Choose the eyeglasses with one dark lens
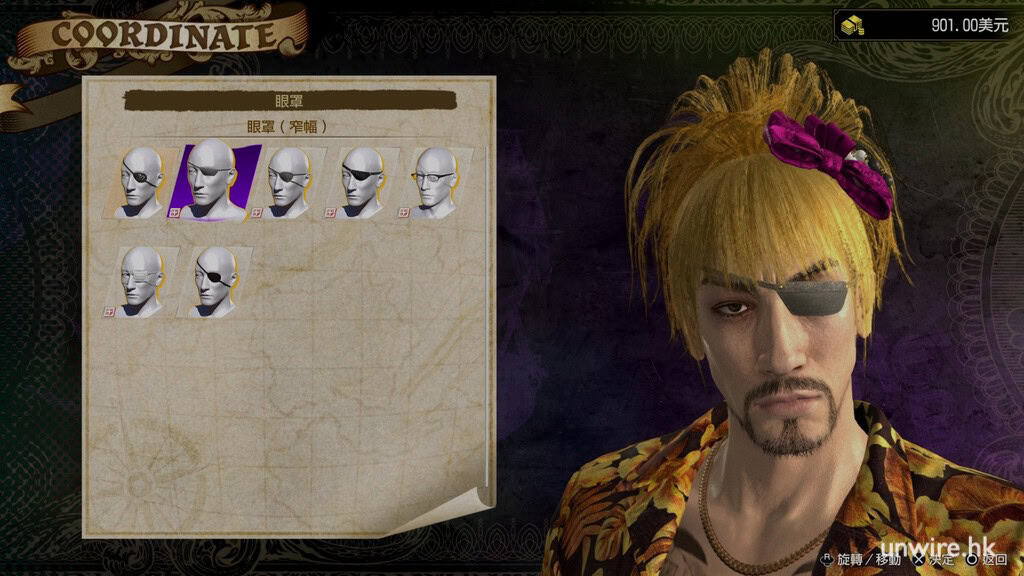 pyautogui.click(x=434, y=181)
